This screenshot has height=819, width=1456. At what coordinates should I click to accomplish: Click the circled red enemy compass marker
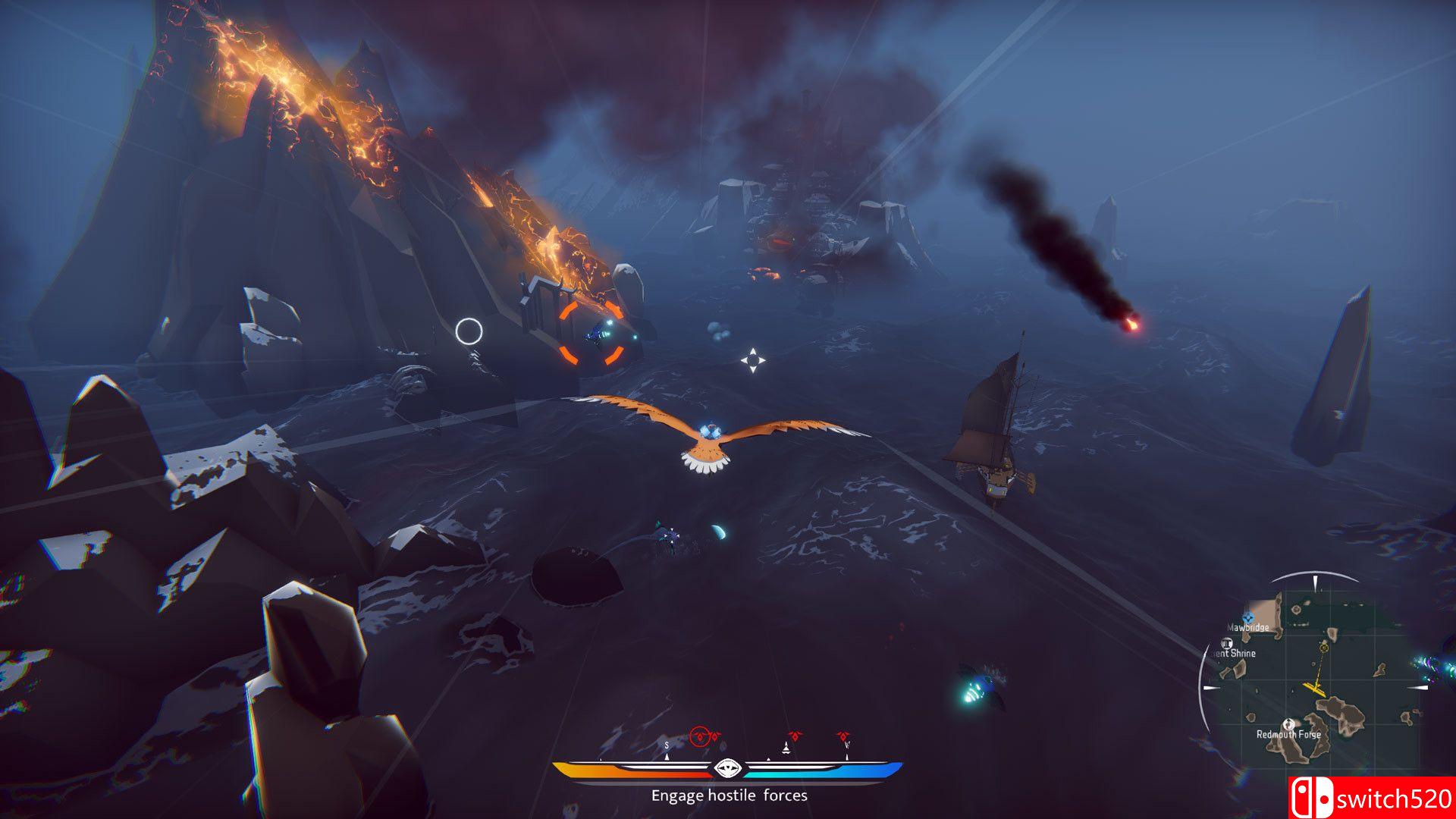(x=701, y=736)
